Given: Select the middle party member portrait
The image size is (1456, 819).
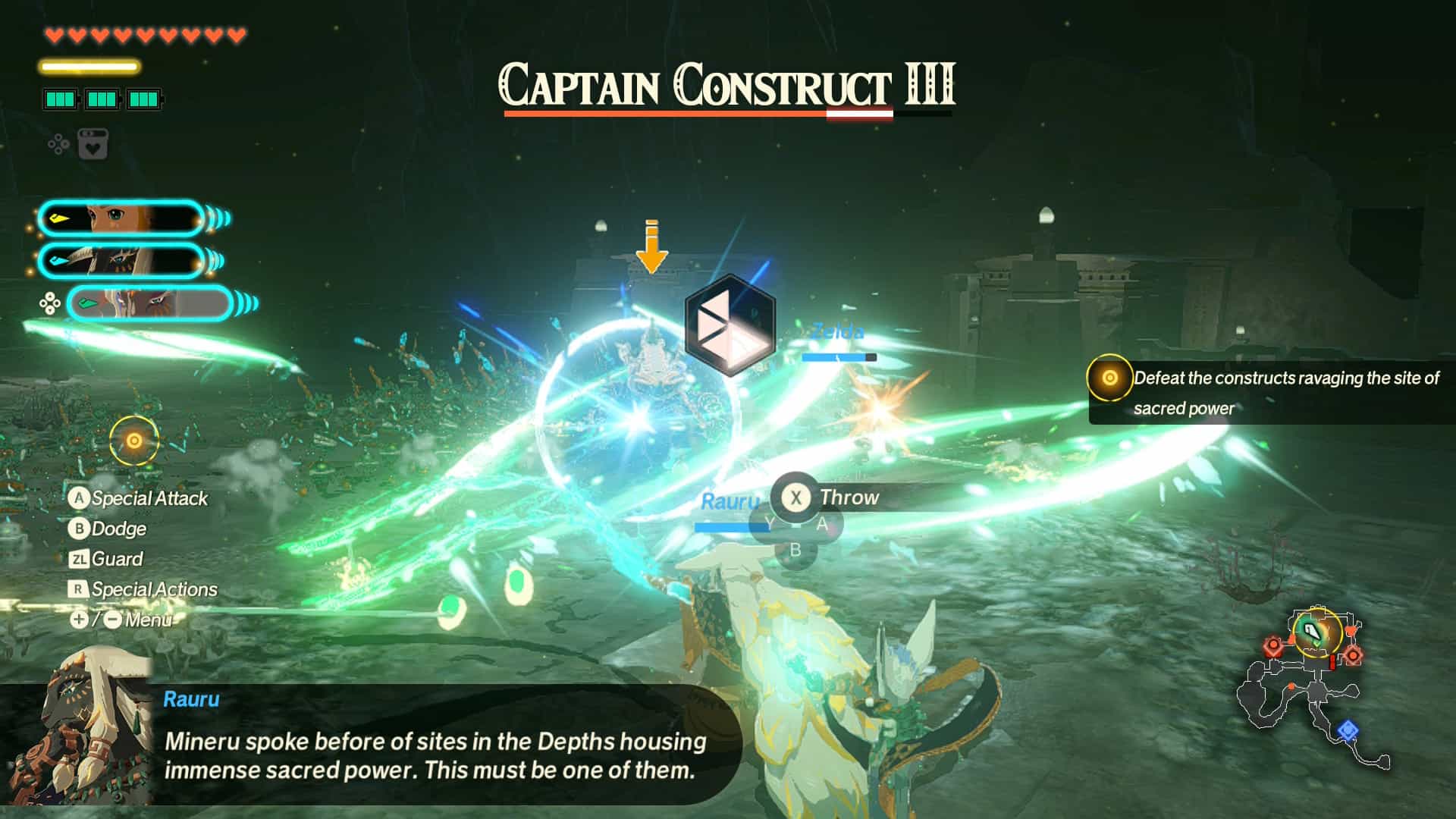Looking at the screenshot, I should pyautogui.click(x=121, y=261).
